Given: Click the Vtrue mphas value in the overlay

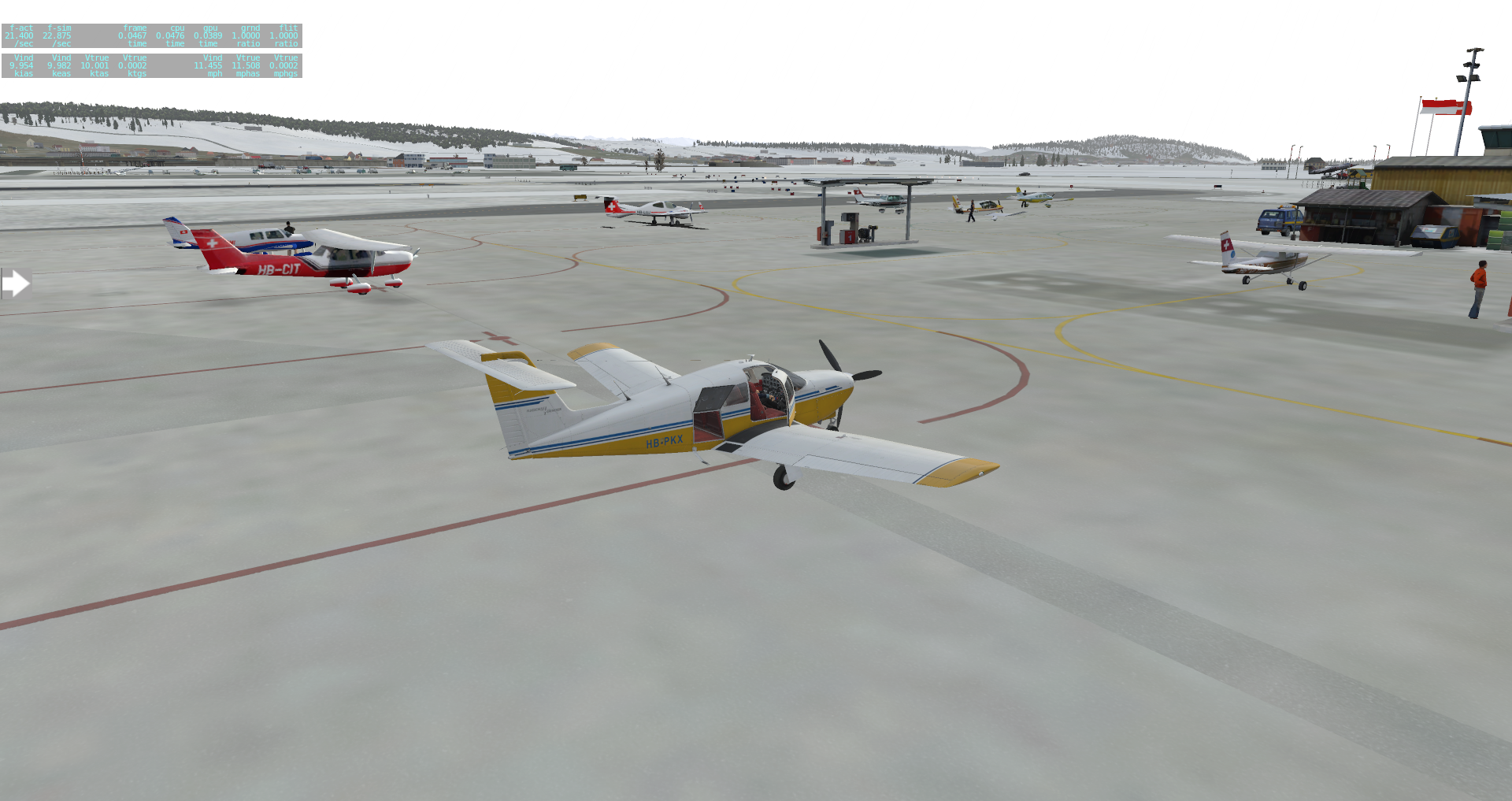Looking at the screenshot, I should pyautogui.click(x=248, y=66).
